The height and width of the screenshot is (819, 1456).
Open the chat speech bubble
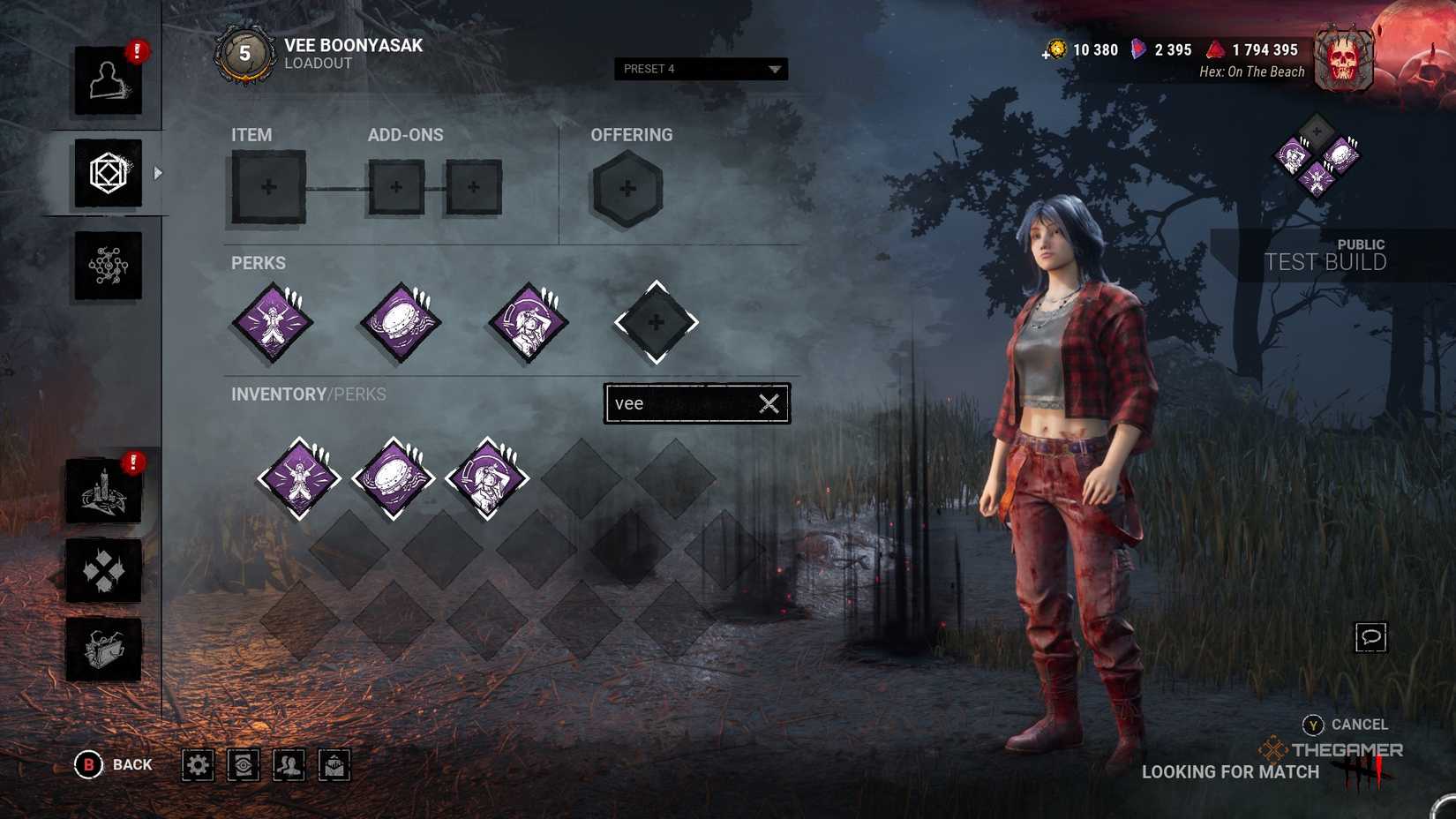(1370, 637)
